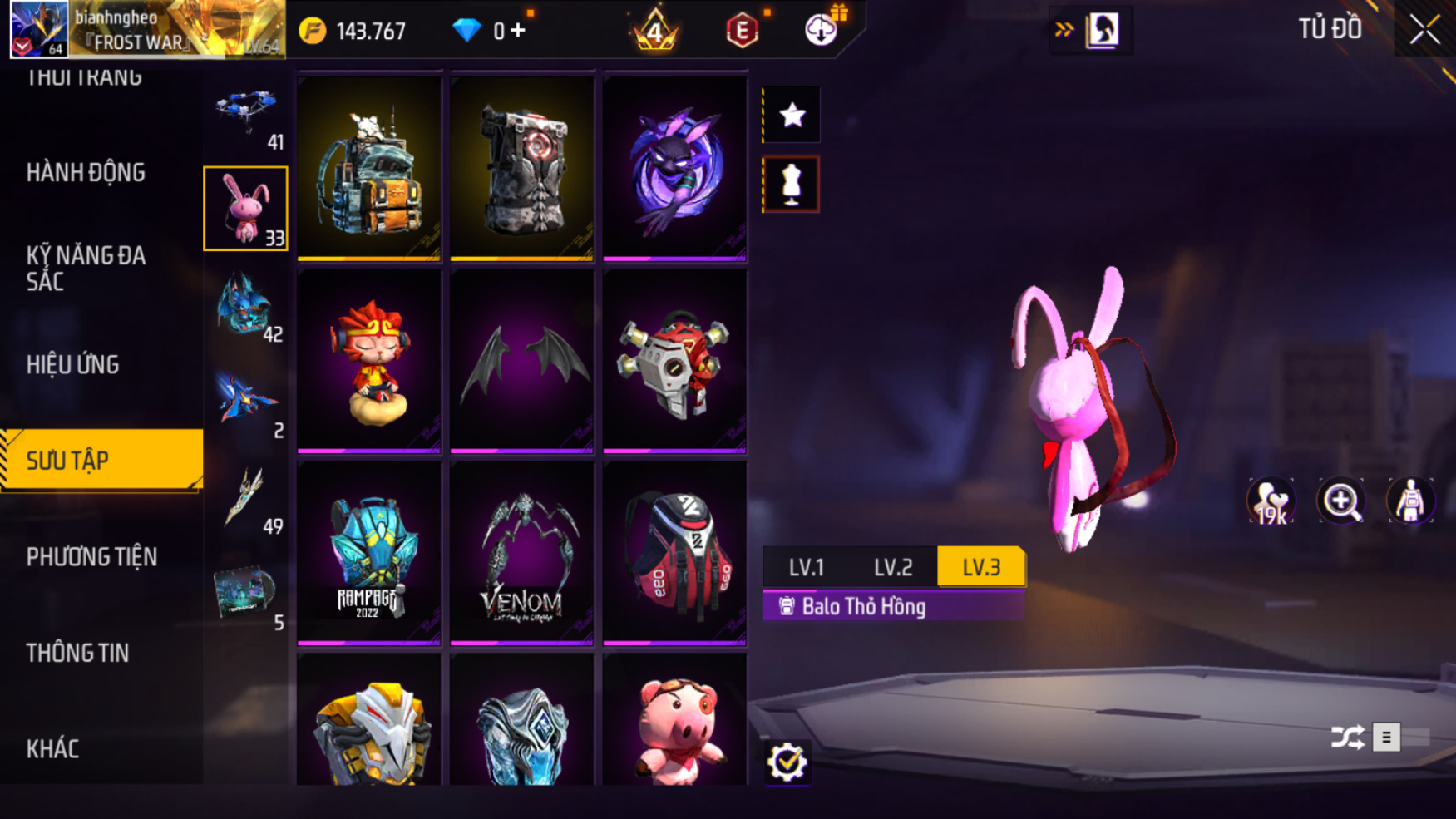Open the Hành Động menu category
Image resolution: width=1456 pixels, height=819 pixels.
86,173
